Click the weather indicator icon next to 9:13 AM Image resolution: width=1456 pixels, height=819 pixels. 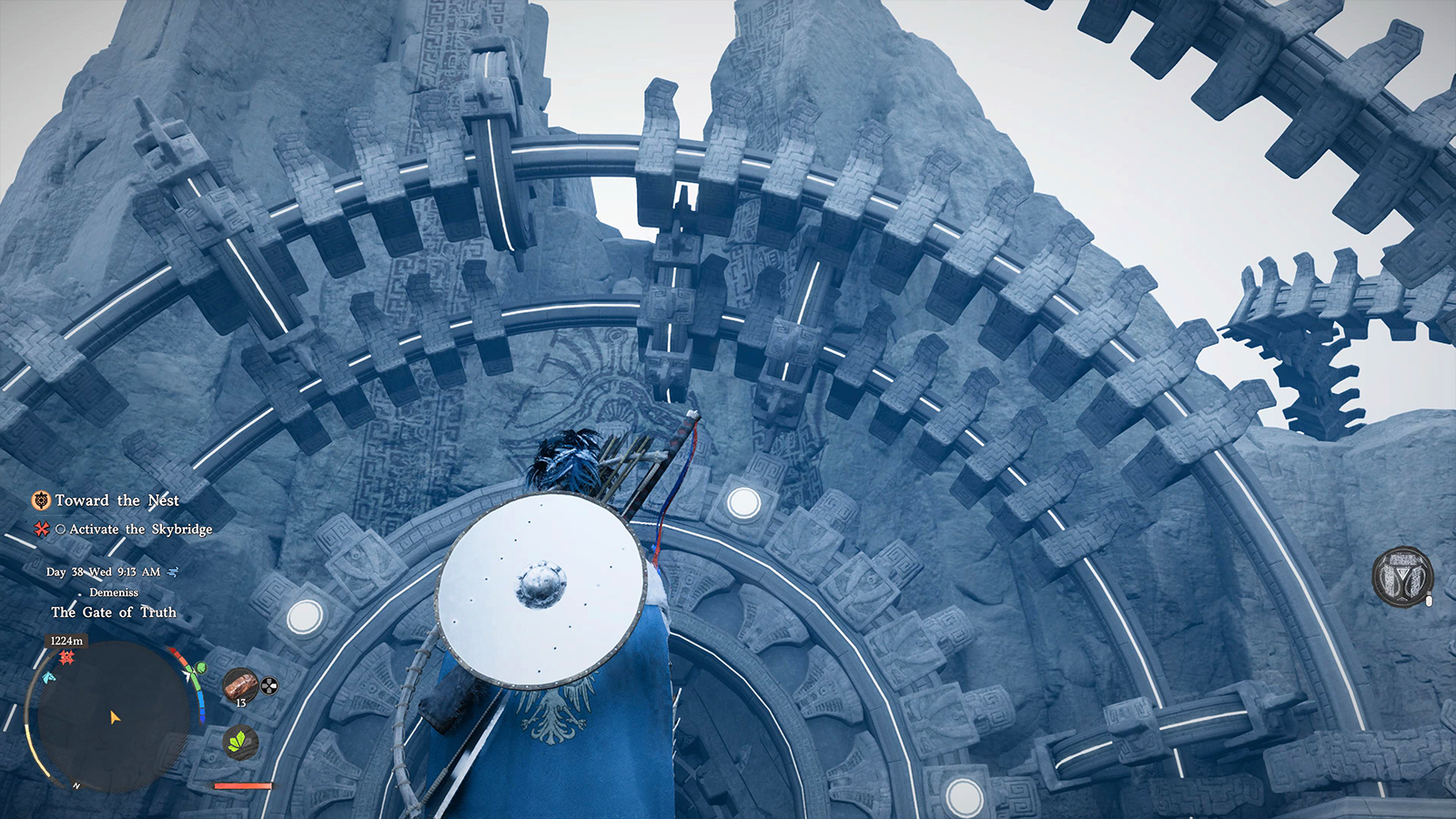coord(171,571)
